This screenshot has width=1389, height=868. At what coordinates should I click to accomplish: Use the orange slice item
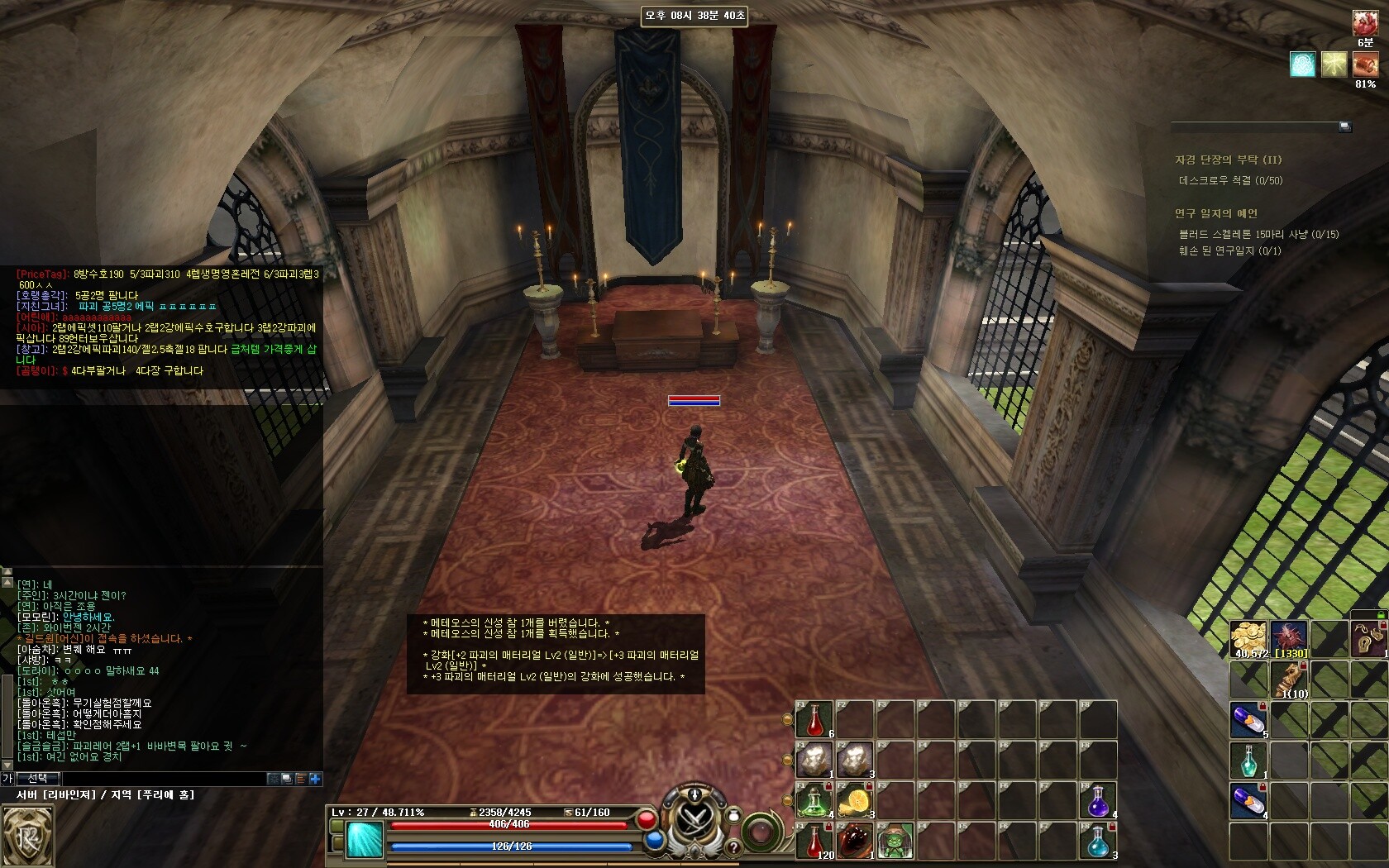854,801
